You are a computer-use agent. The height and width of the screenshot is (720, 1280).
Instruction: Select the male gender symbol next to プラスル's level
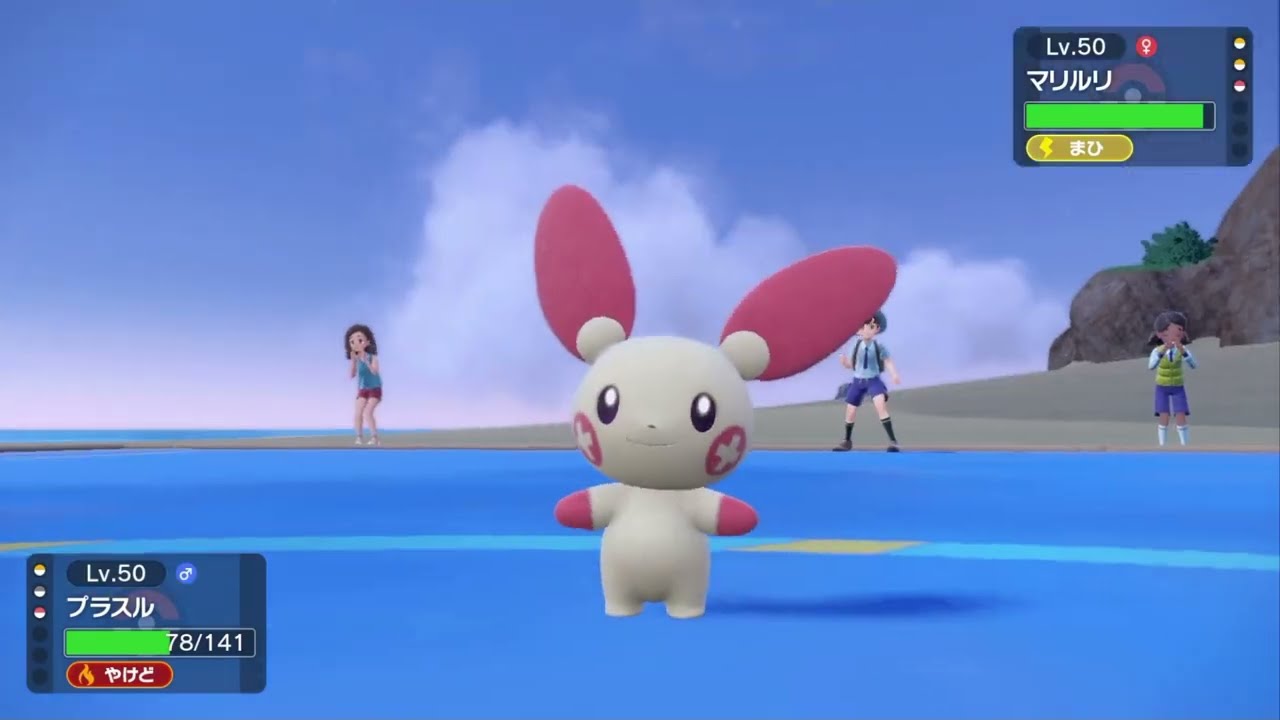[187, 574]
